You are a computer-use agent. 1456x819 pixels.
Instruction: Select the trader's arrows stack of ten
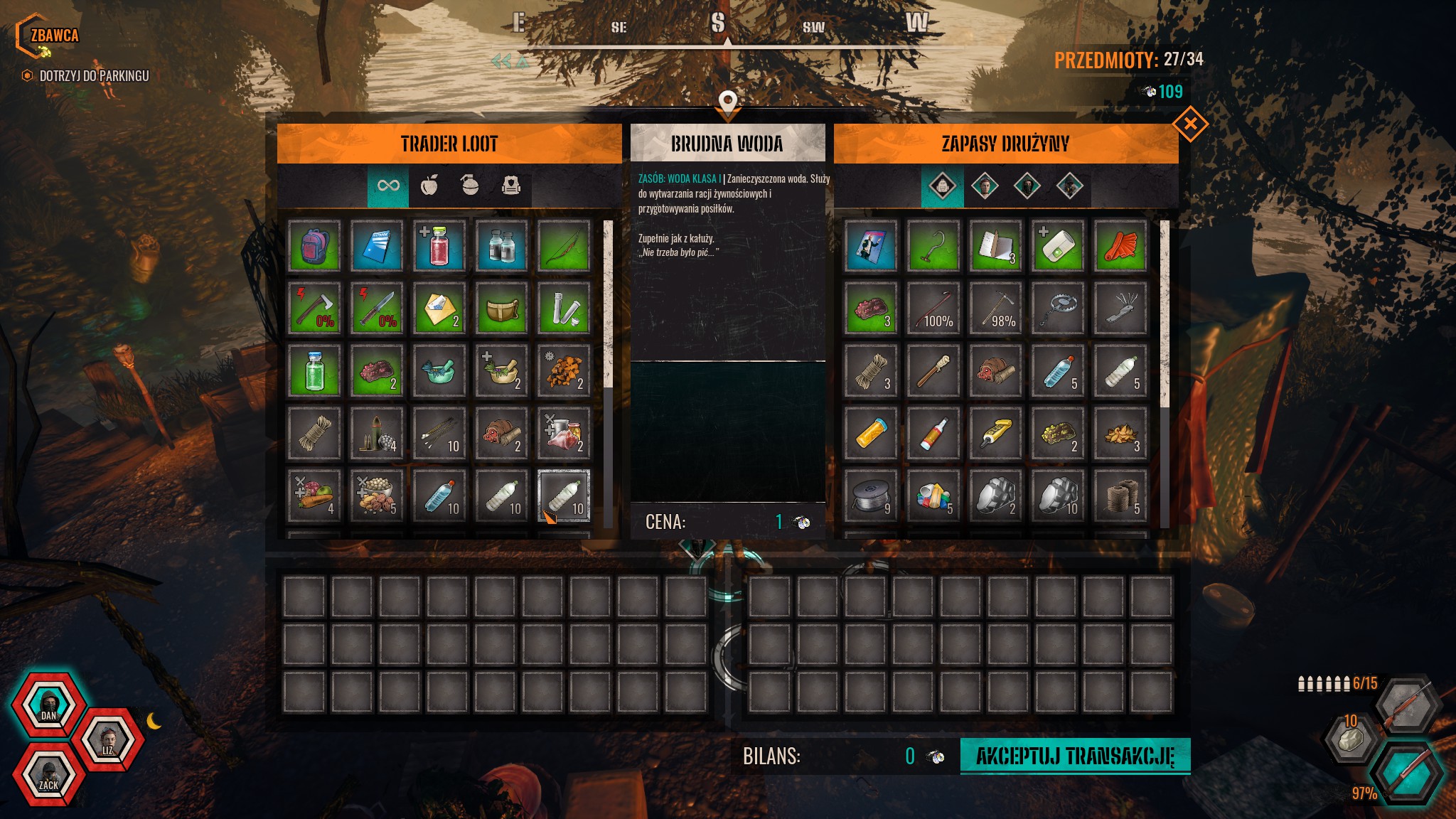pos(439,434)
